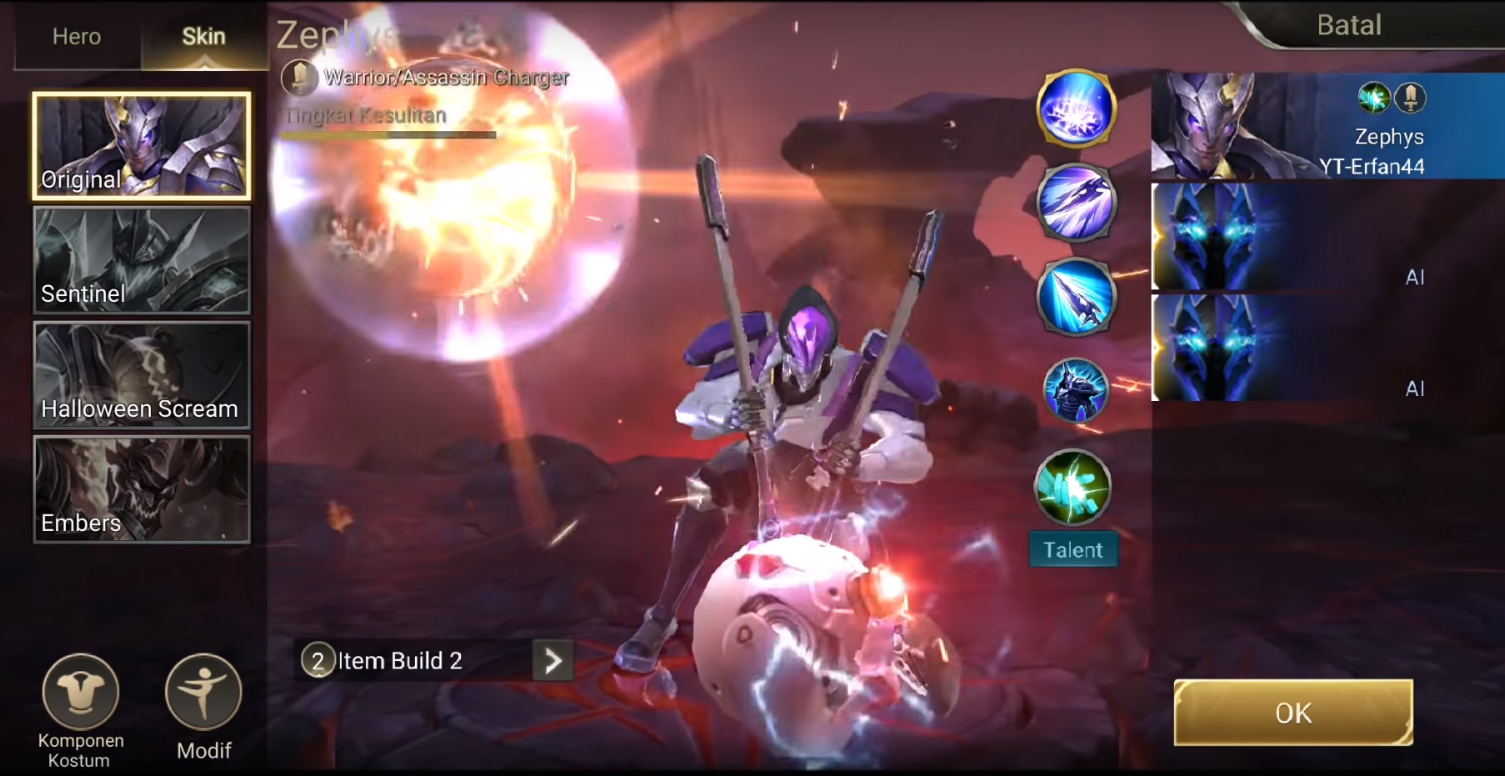Switch to the Hero tab
1505x776 pixels.
[77, 37]
